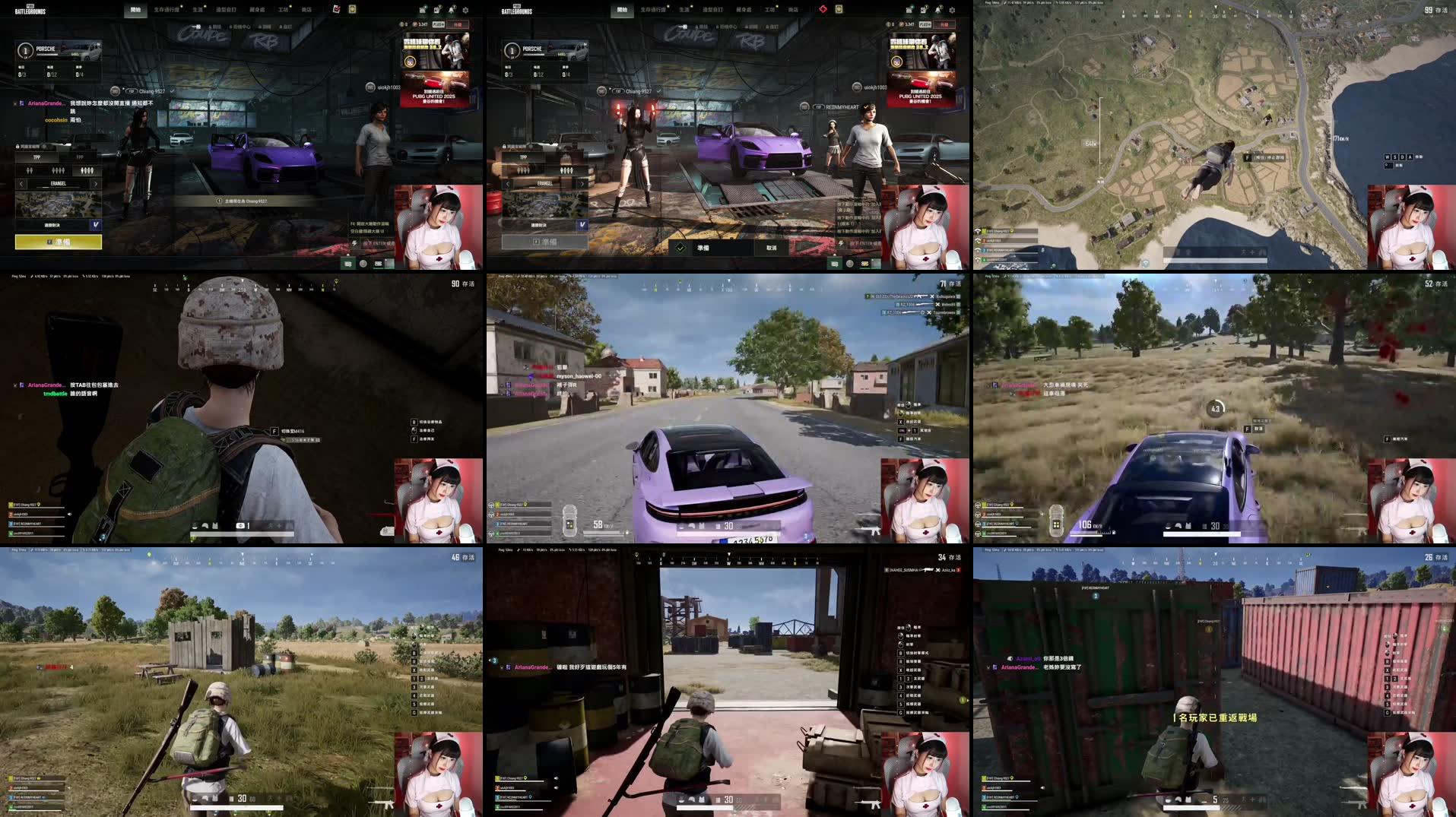The width and height of the screenshot is (1456, 817).
Task: Switch to the 工坊 workshop tab
Action: [x=284, y=9]
